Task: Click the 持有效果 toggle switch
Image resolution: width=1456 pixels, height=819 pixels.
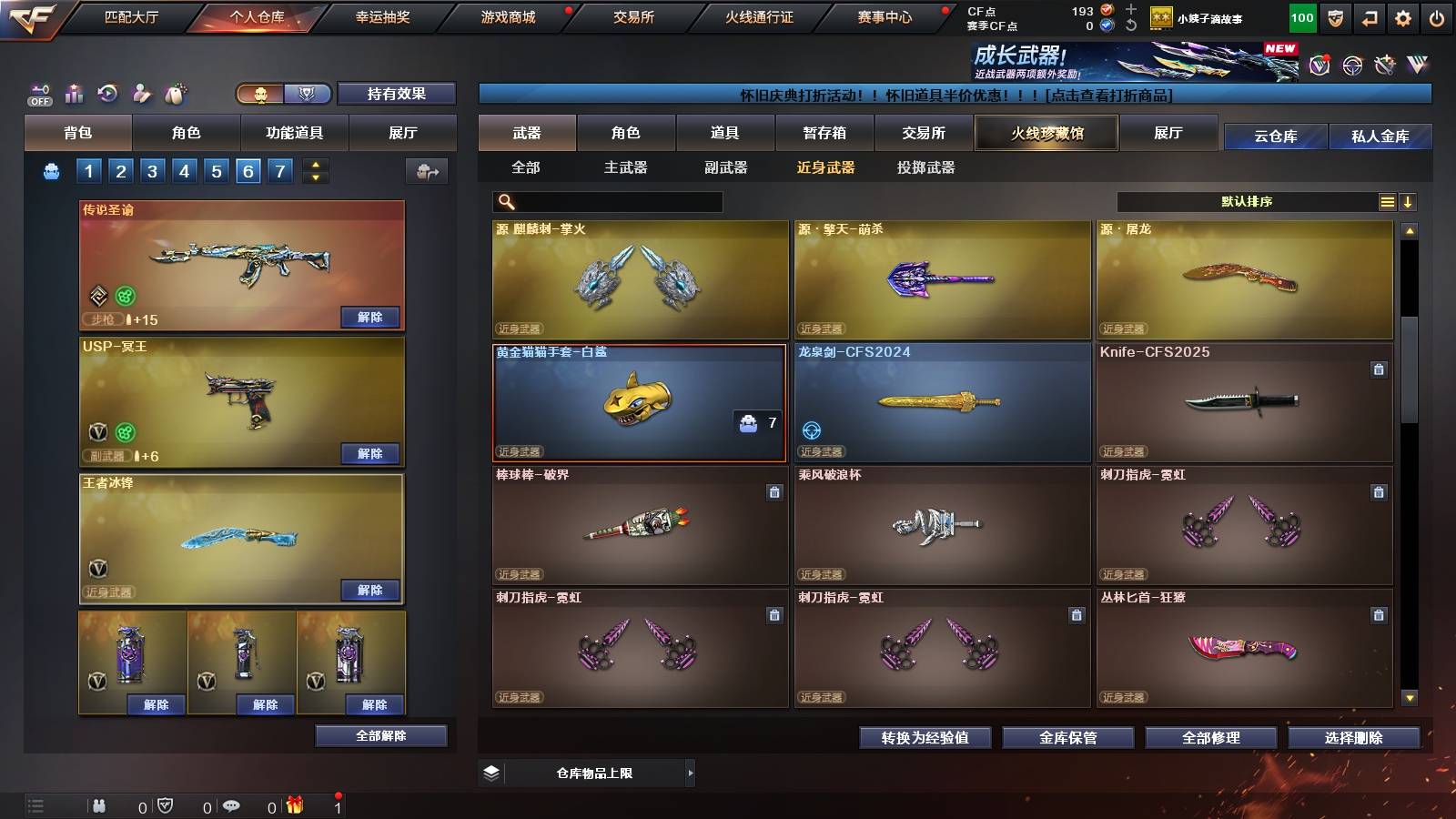Action: click(x=397, y=94)
